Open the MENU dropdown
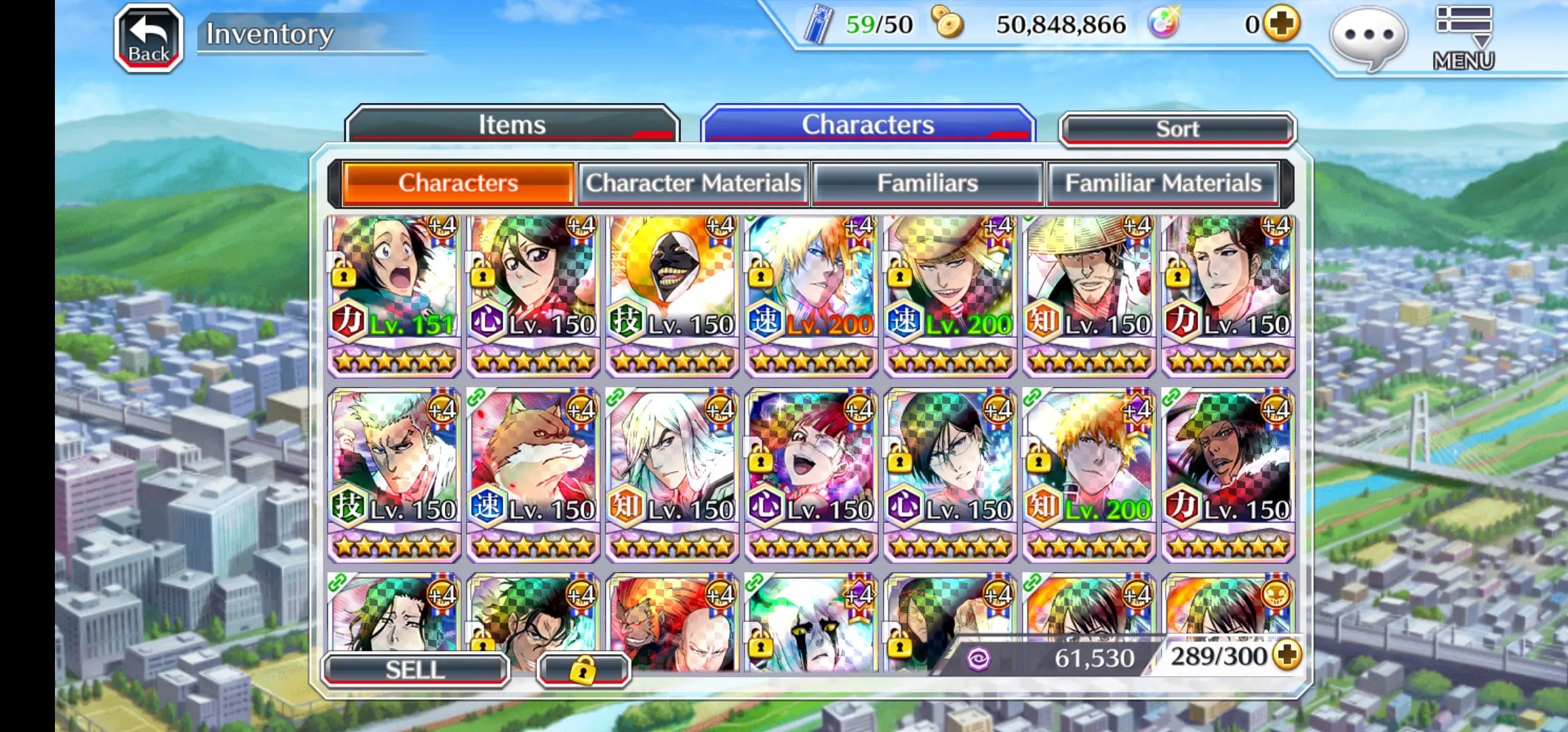Viewport: 1568px width, 732px height. [1464, 39]
